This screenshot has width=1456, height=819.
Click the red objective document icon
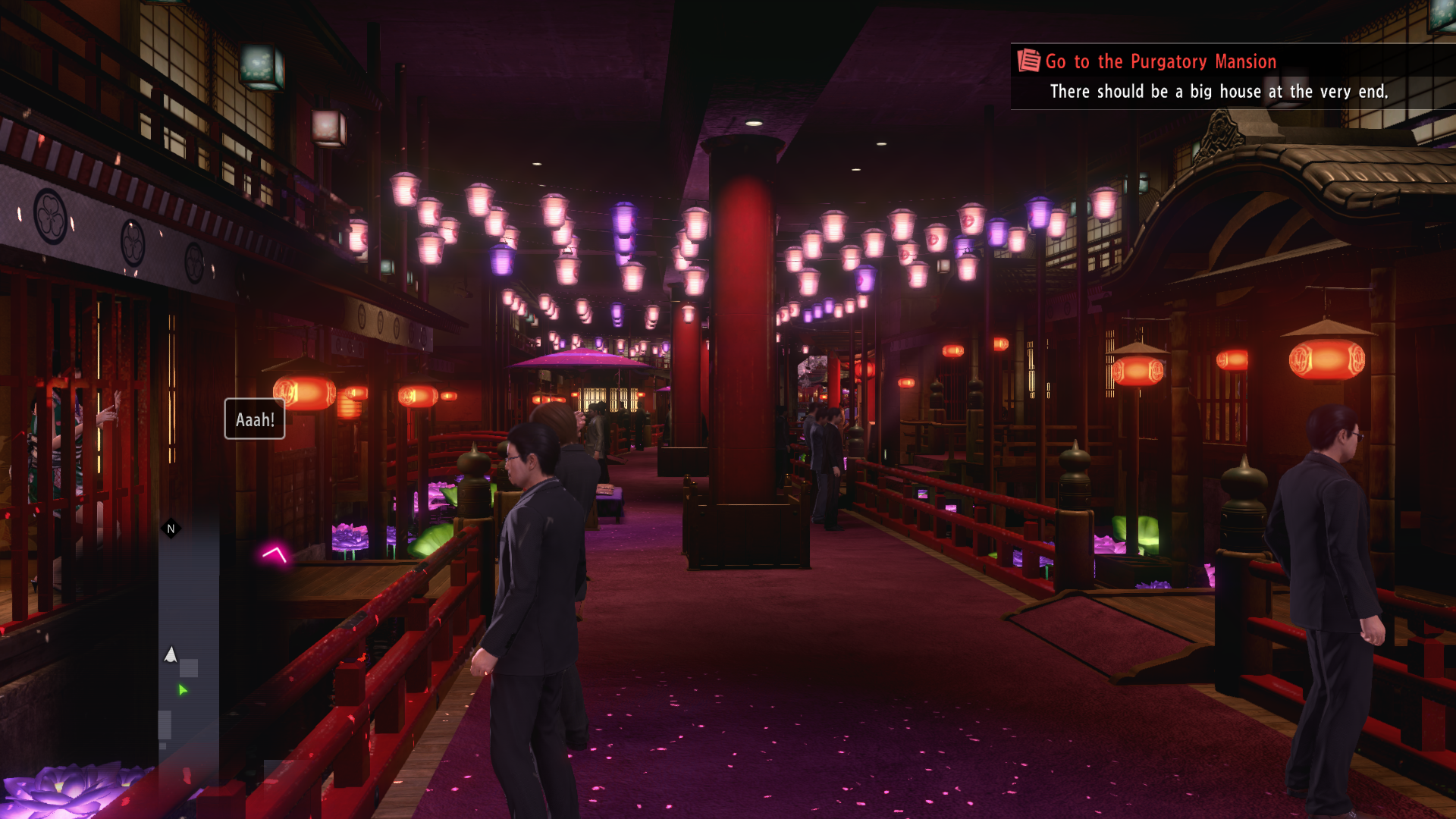tap(1028, 61)
